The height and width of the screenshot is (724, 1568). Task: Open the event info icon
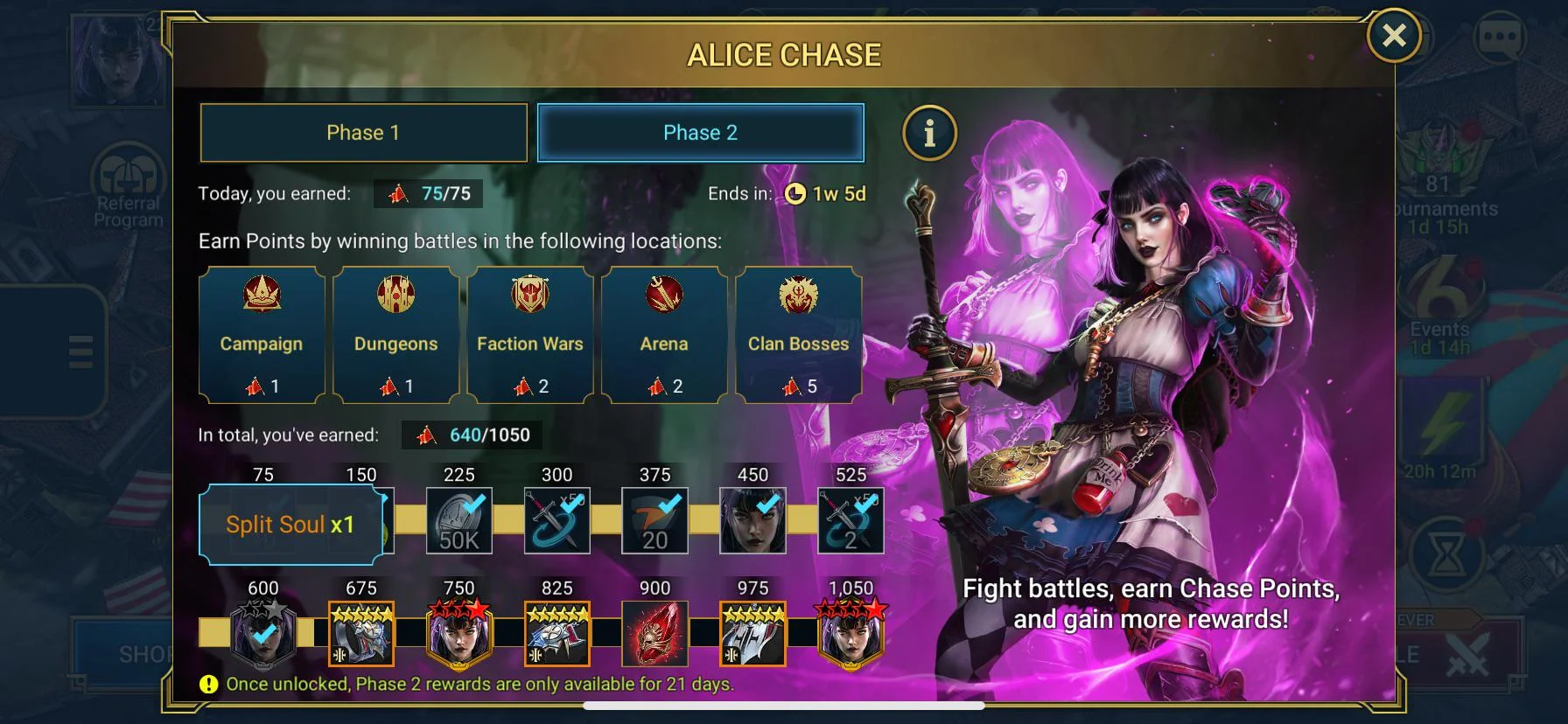(929, 135)
